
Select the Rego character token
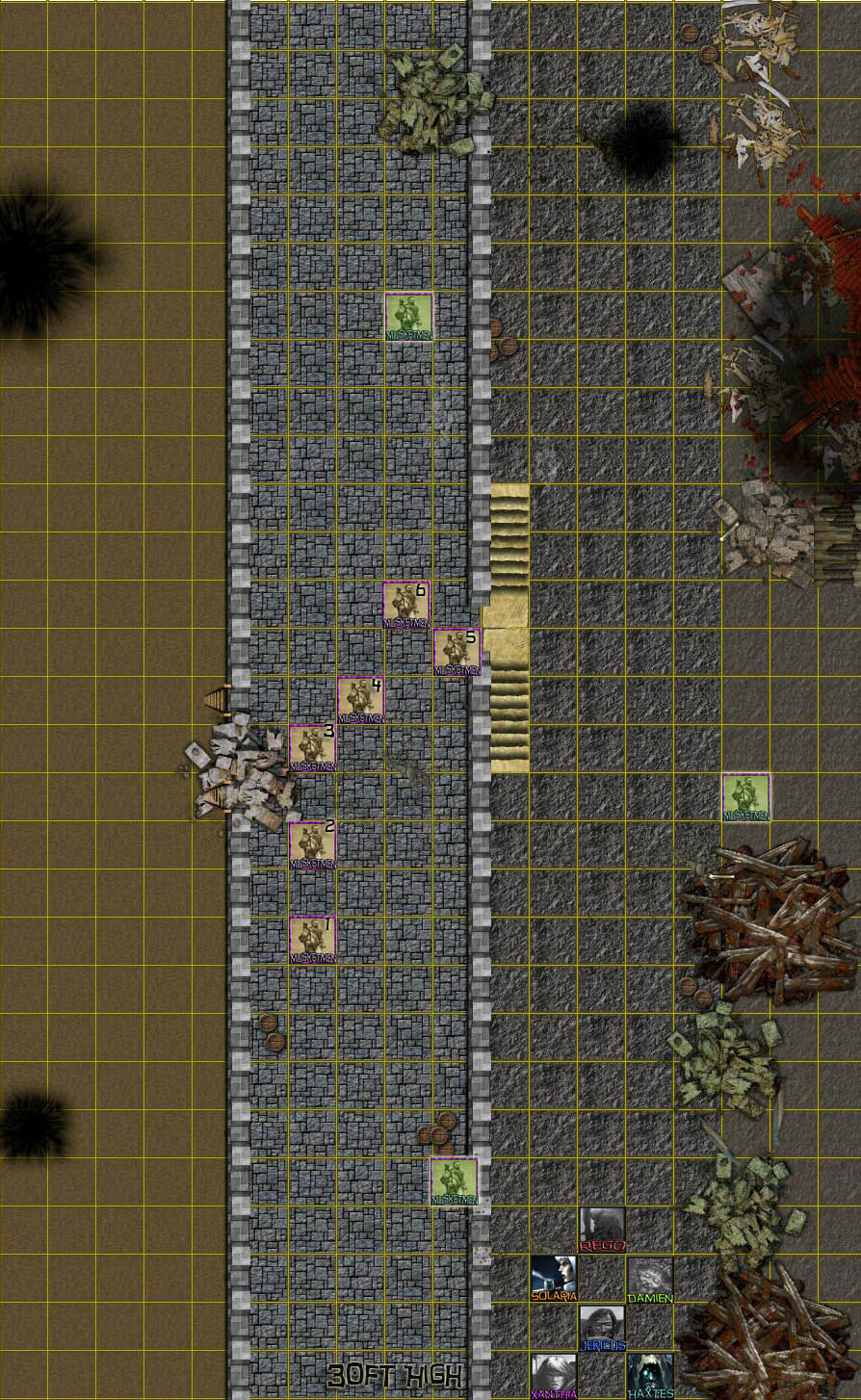[602, 1229]
